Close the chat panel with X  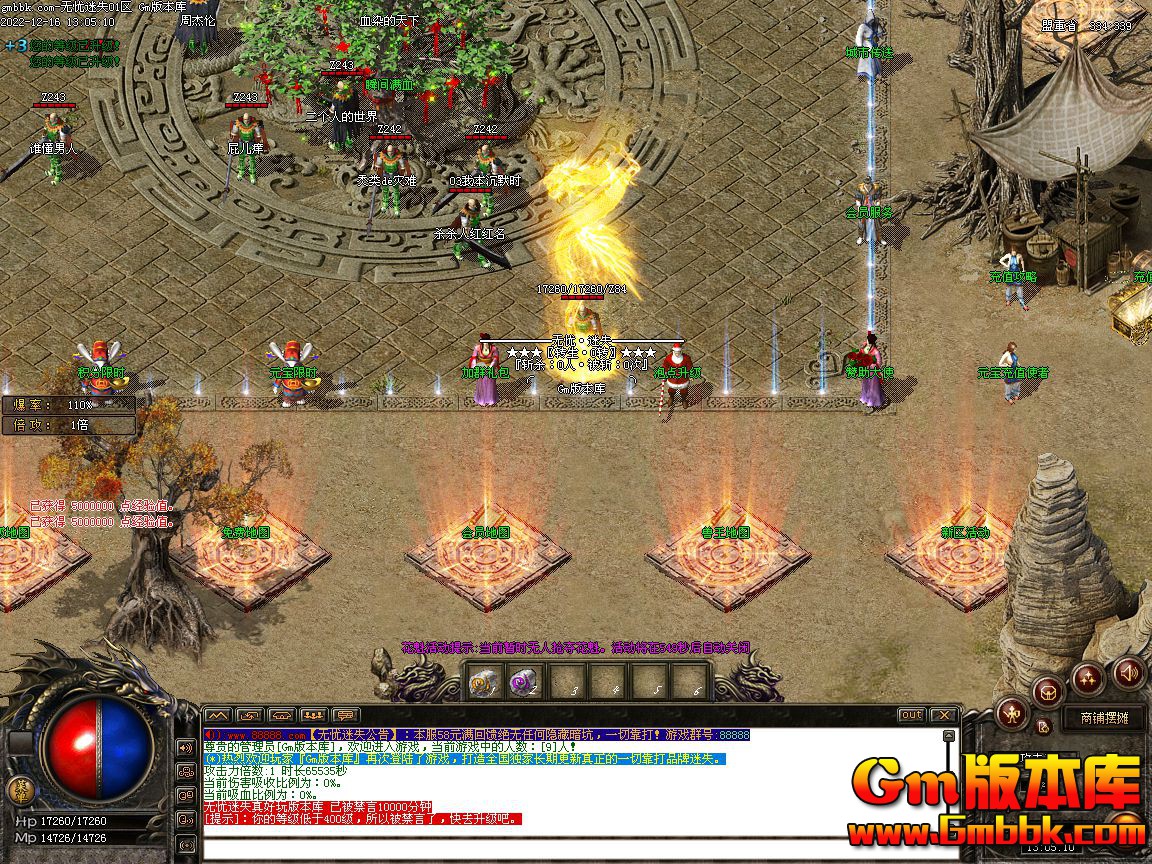click(943, 715)
